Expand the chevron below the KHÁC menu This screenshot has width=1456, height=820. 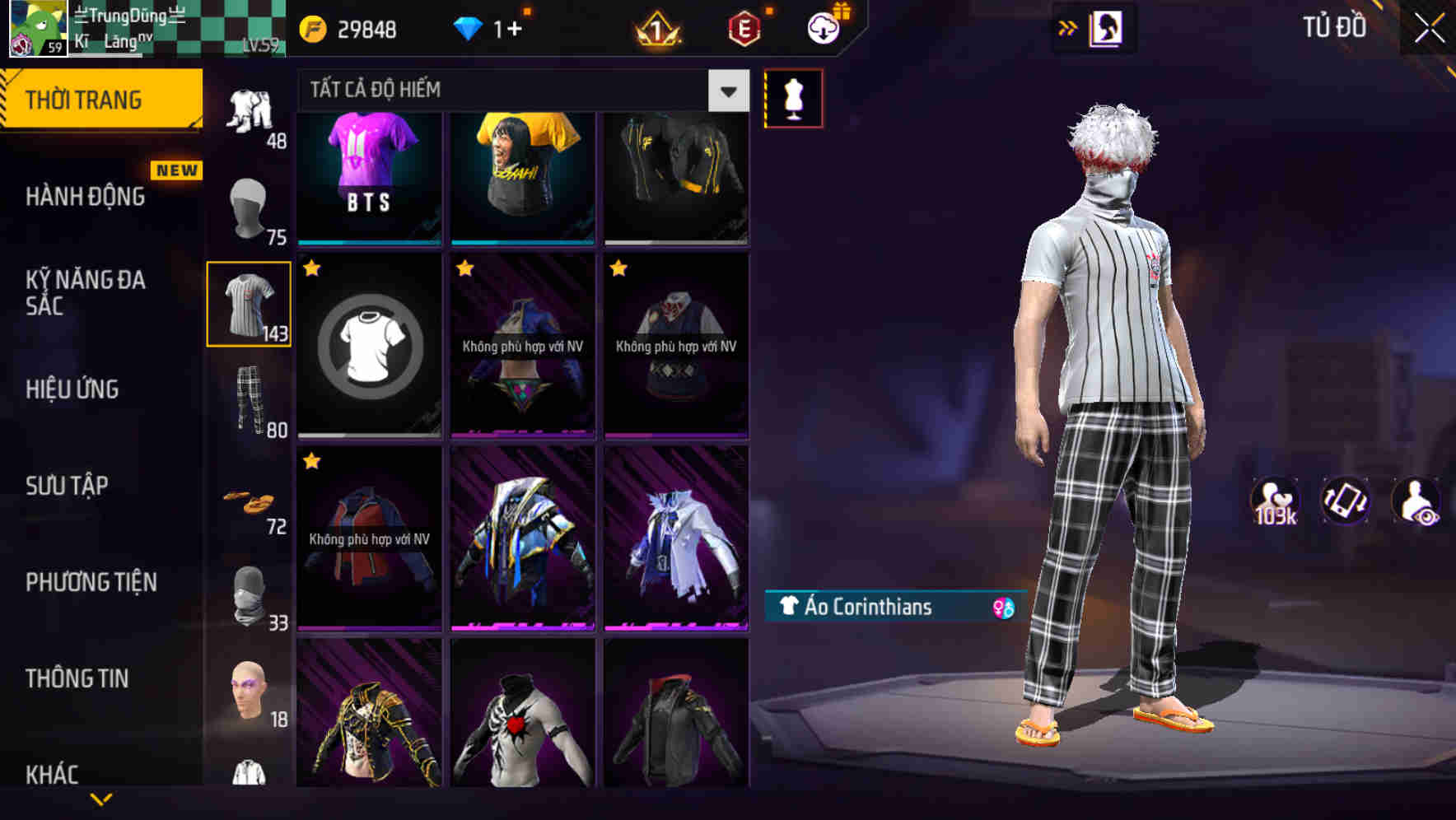coord(102,800)
